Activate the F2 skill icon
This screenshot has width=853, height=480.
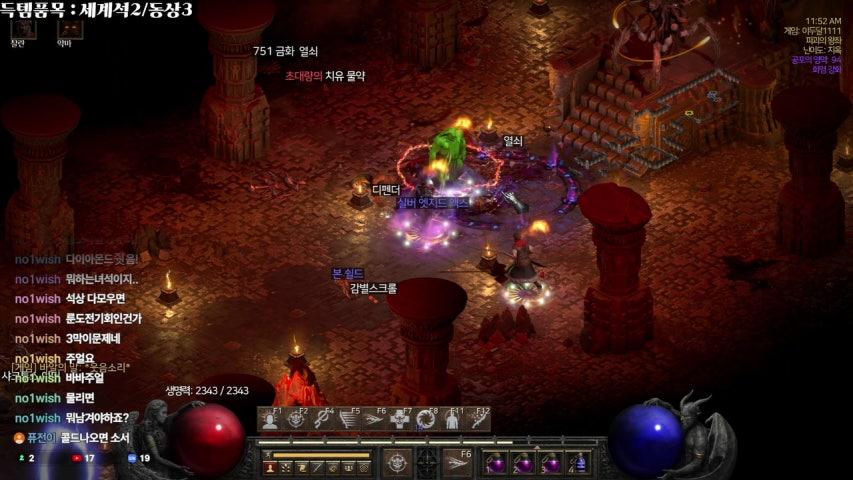(x=296, y=419)
